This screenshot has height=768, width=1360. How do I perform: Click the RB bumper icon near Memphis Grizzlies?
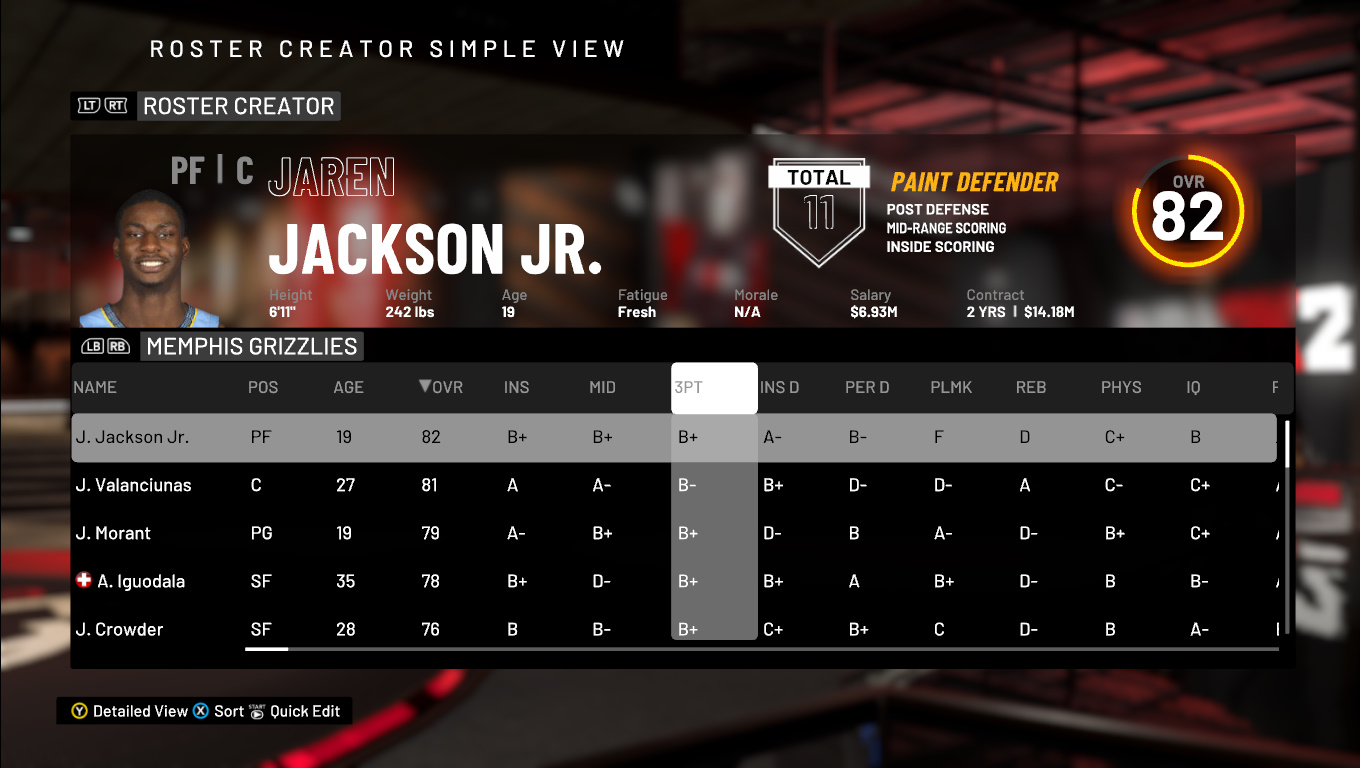(x=117, y=345)
